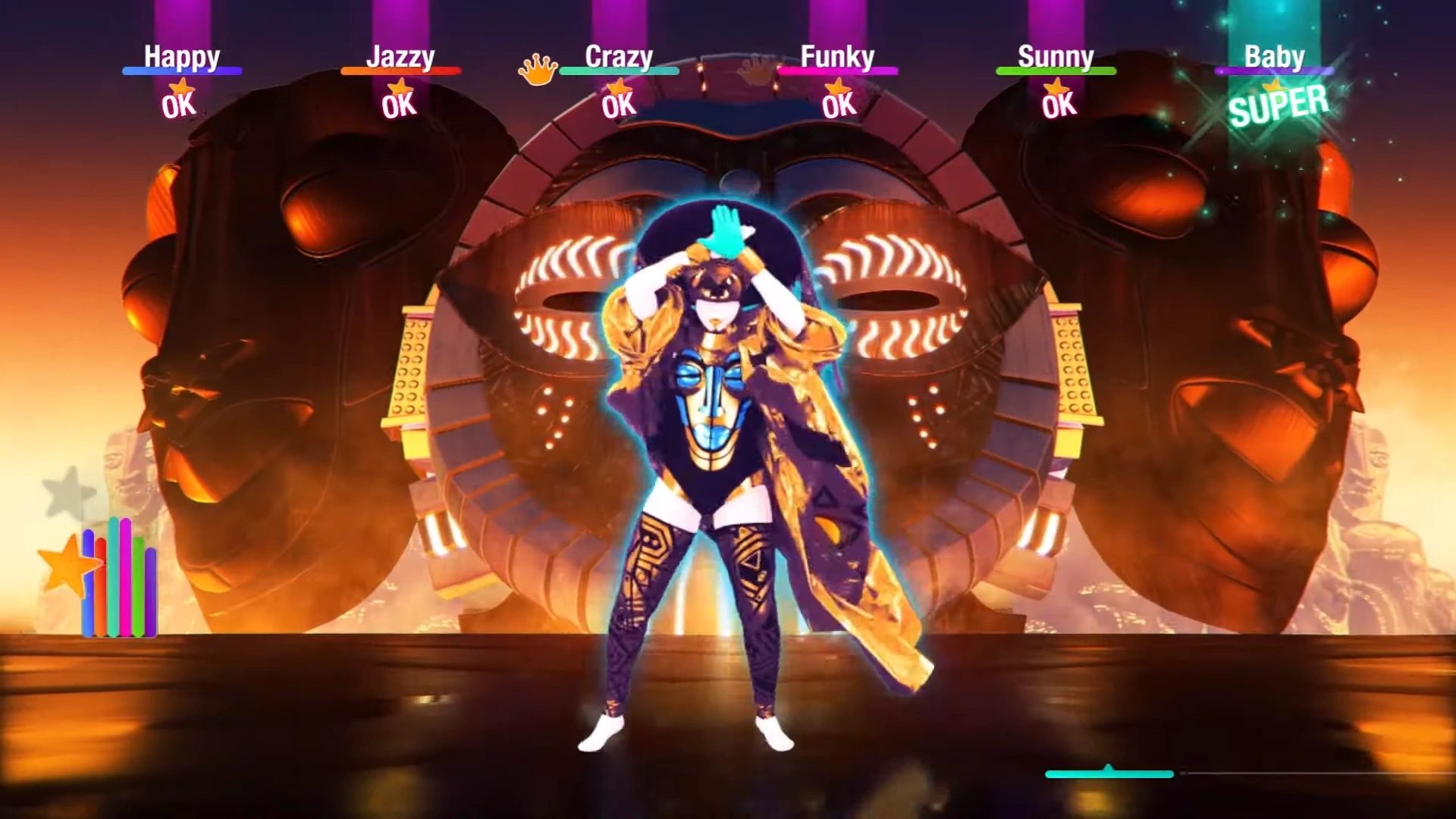Screen dimensions: 1456x819
Task: Expand Sunny's green score progress bar
Action: 1056,72
